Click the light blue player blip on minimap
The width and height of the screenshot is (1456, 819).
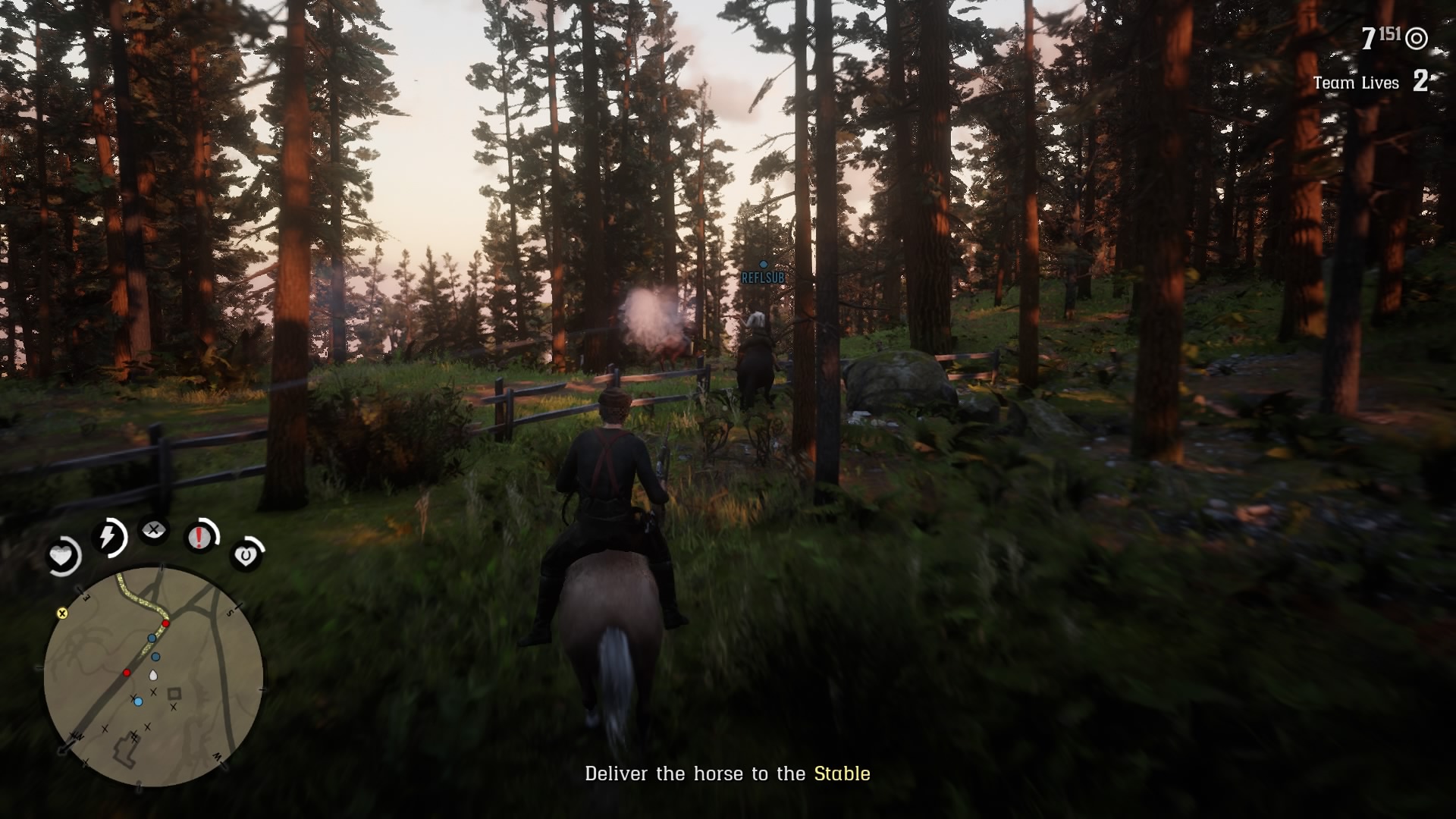pos(138,701)
